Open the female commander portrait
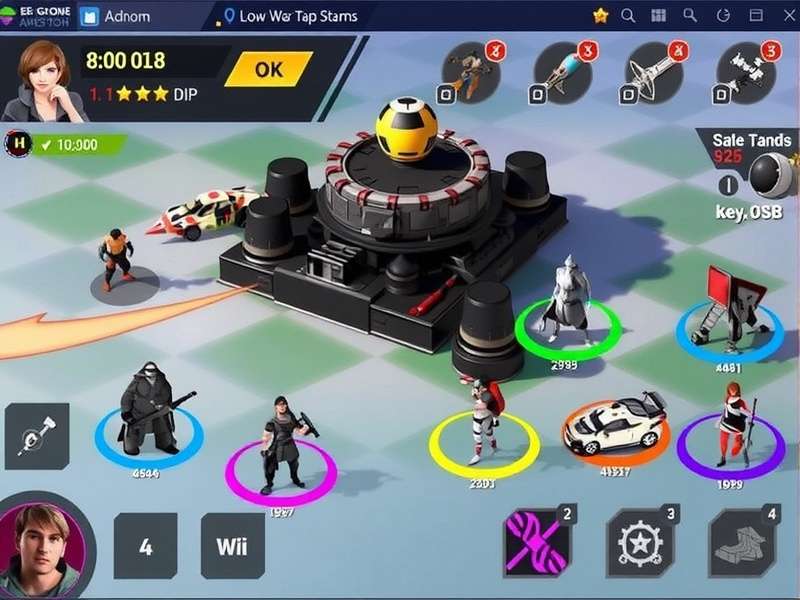 pos(40,78)
